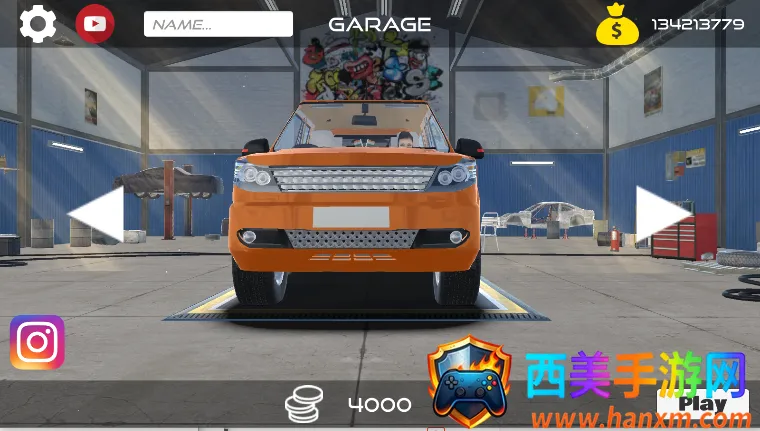Open the settings gear menu
Image resolution: width=760 pixels, height=431 pixels.
[x=38, y=24]
